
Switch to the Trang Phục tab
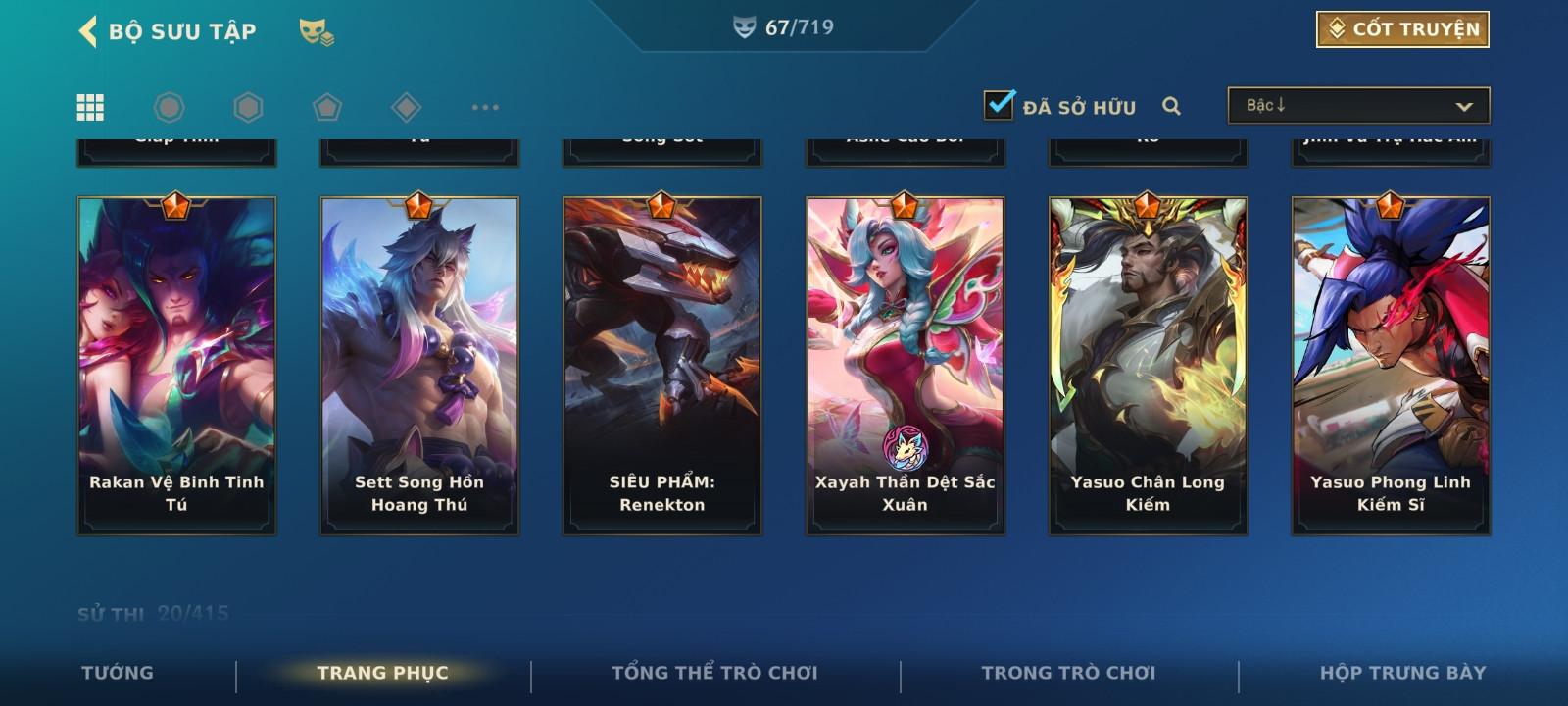click(382, 673)
